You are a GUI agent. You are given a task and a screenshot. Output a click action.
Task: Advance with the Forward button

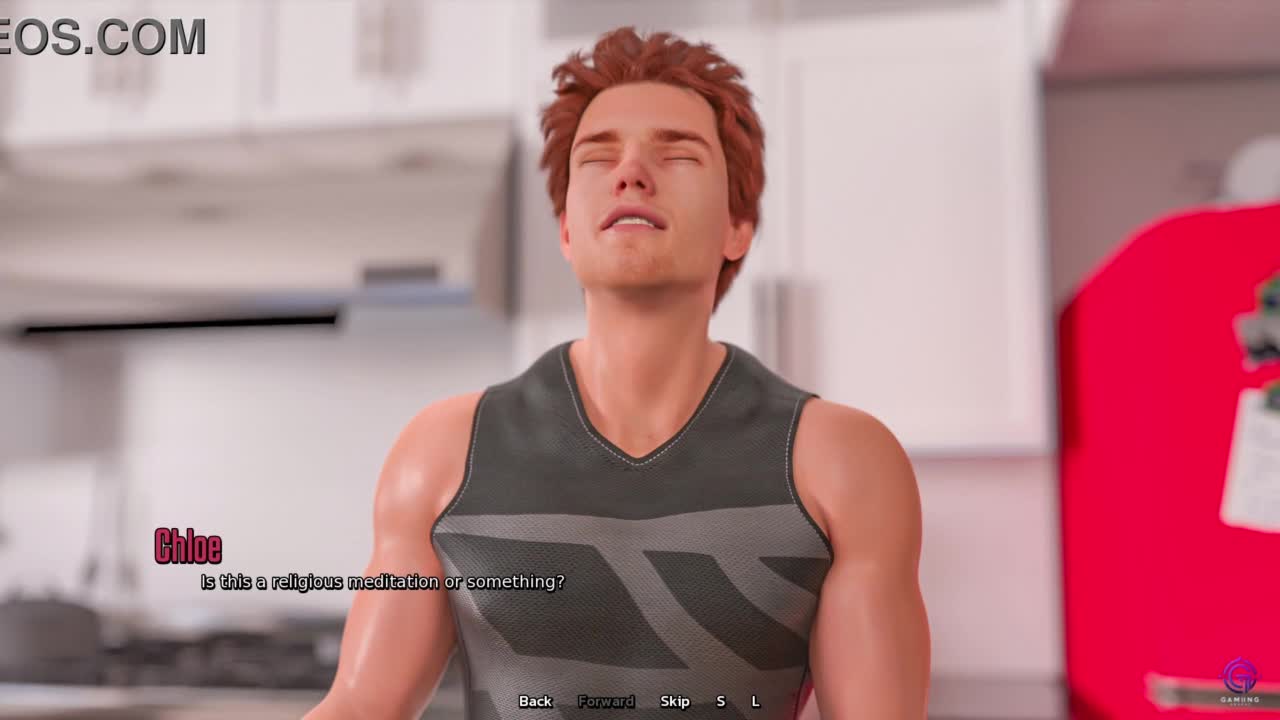pos(606,701)
